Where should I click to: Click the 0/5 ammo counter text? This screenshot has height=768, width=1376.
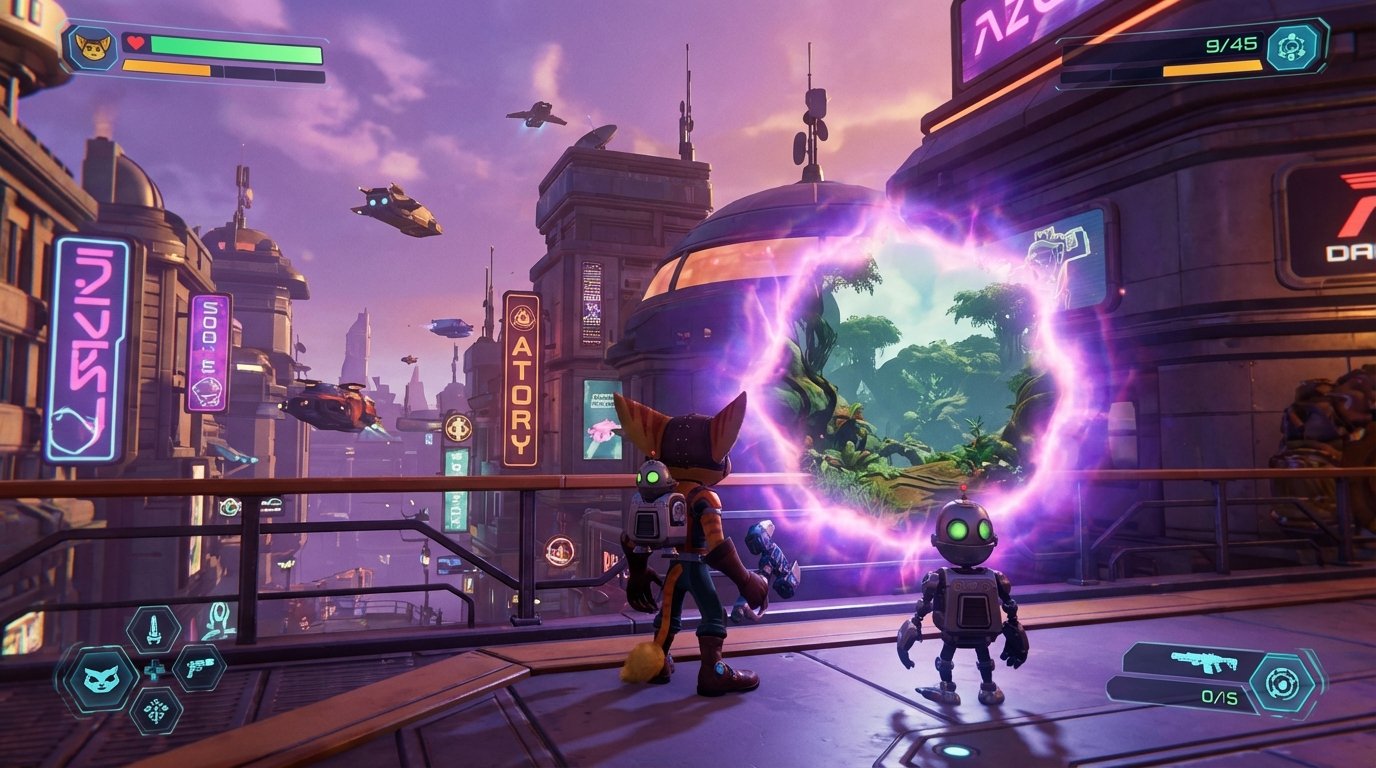[x=1218, y=696]
